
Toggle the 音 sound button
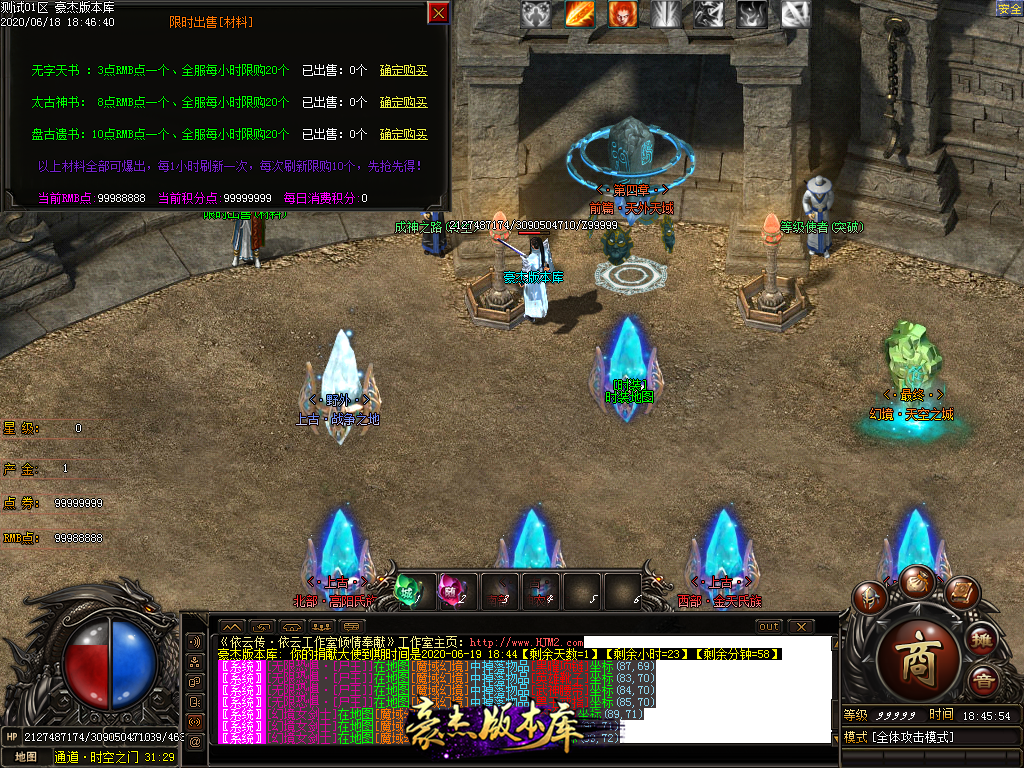click(982, 681)
